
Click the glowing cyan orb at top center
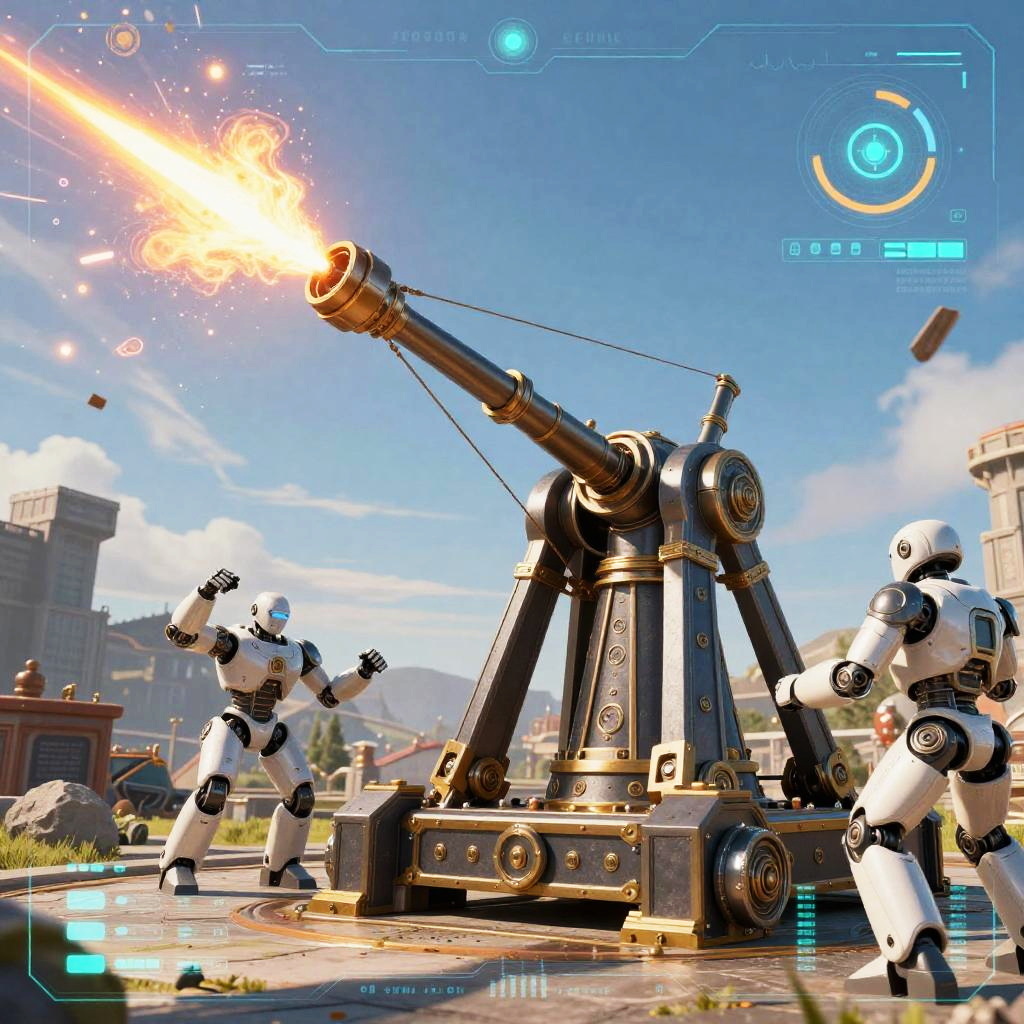513,41
